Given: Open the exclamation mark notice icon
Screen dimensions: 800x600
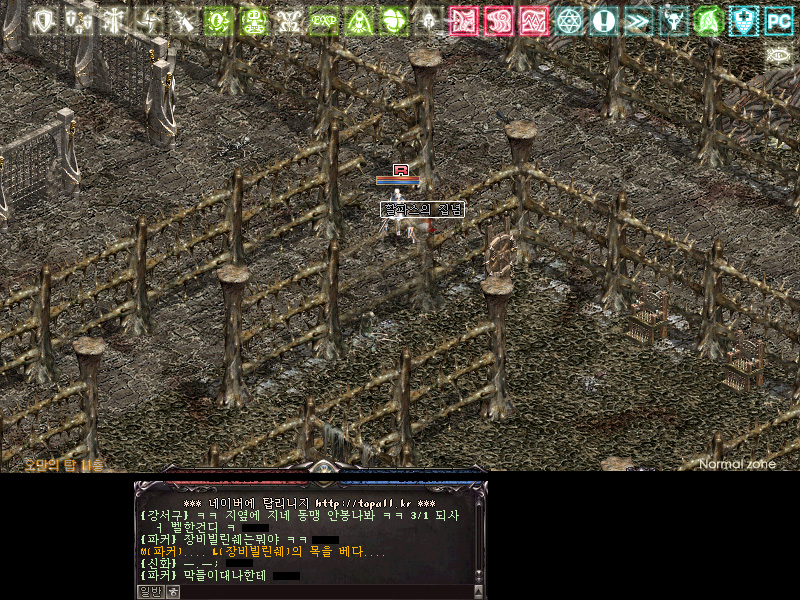Looking at the screenshot, I should [603, 20].
